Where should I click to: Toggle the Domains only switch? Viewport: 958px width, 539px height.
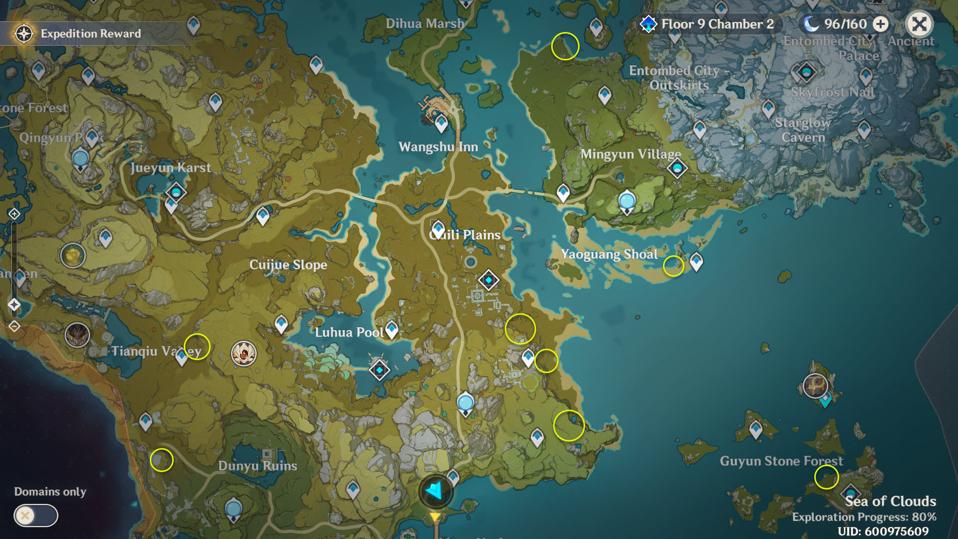pyautogui.click(x=36, y=515)
